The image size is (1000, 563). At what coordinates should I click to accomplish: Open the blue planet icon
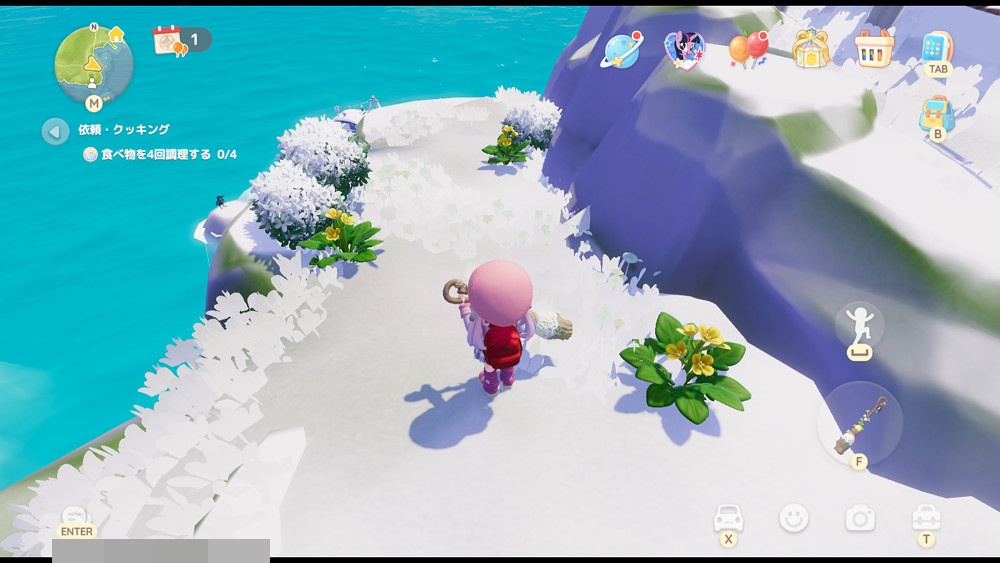tap(621, 48)
